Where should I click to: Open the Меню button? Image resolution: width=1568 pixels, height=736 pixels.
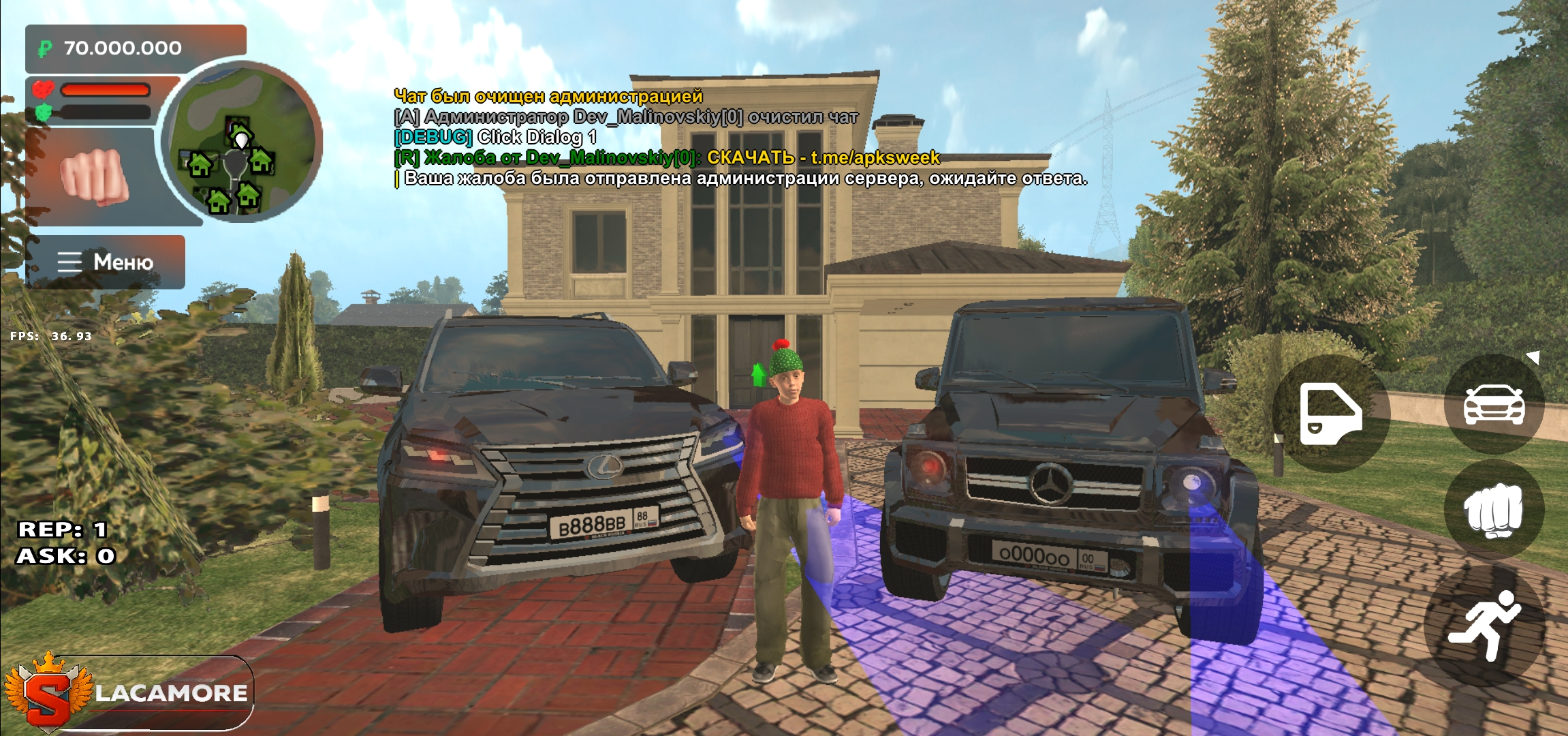(x=106, y=262)
